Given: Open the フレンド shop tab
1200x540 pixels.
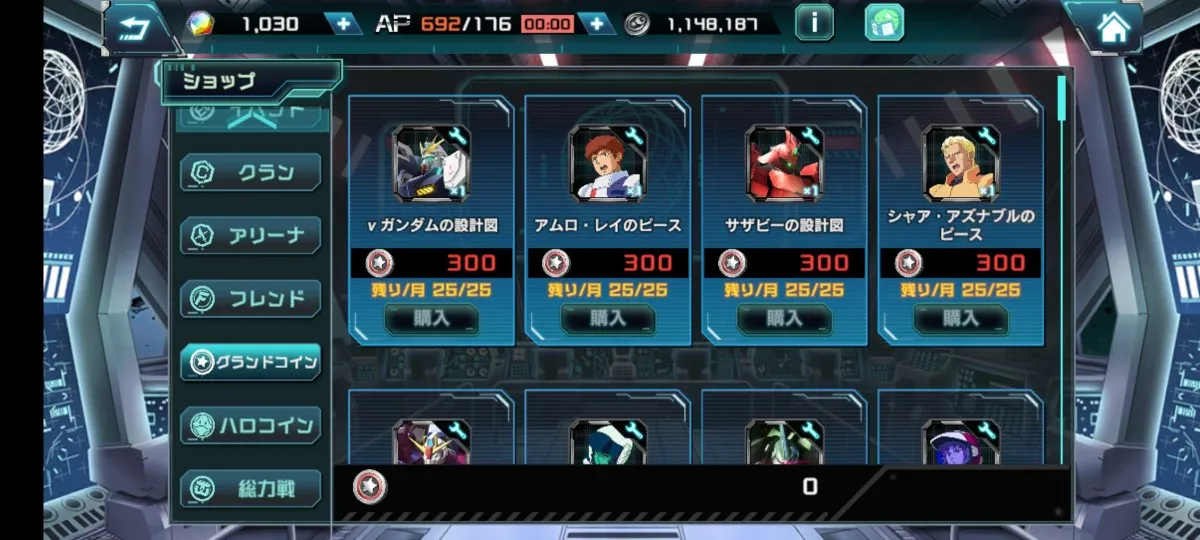Looking at the screenshot, I should pyautogui.click(x=250, y=298).
